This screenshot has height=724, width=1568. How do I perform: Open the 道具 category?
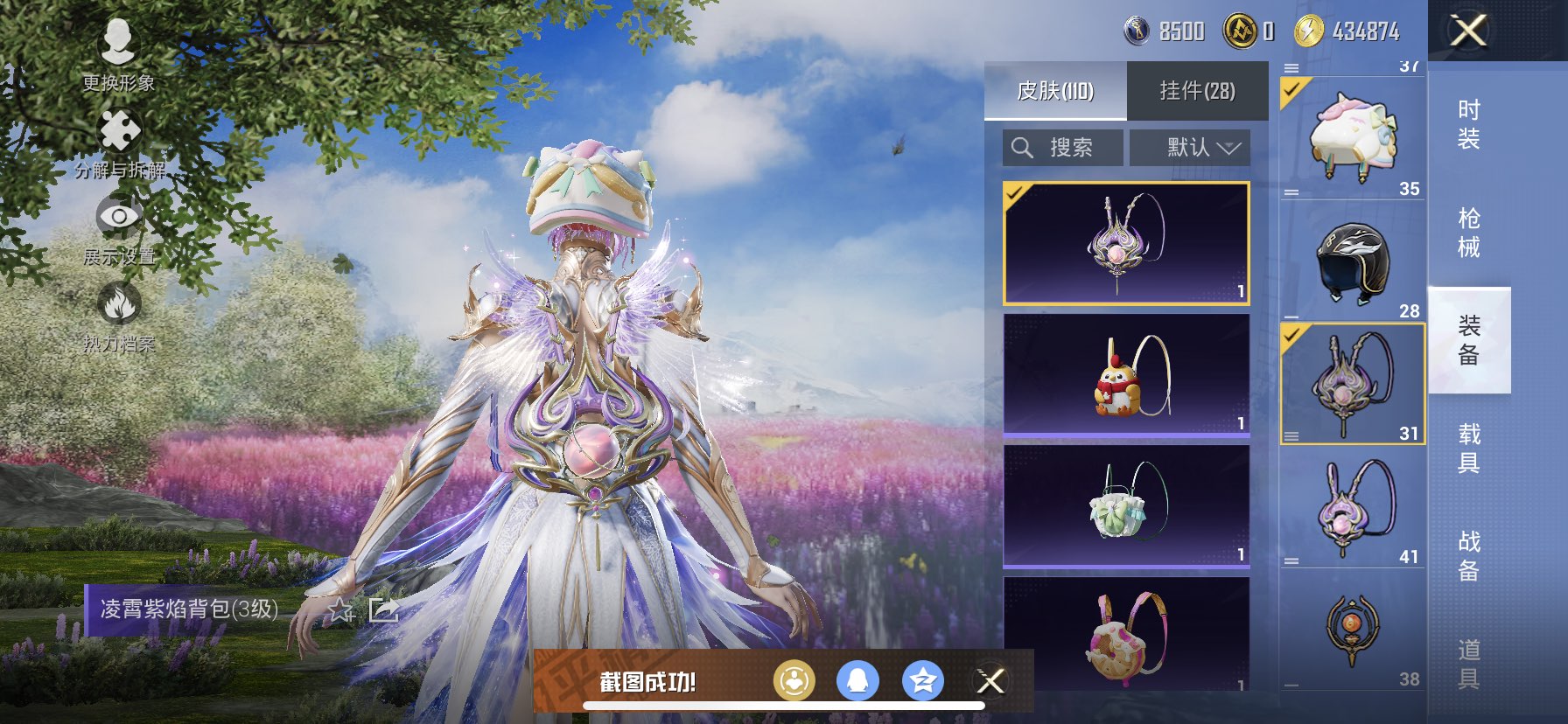[1469, 665]
